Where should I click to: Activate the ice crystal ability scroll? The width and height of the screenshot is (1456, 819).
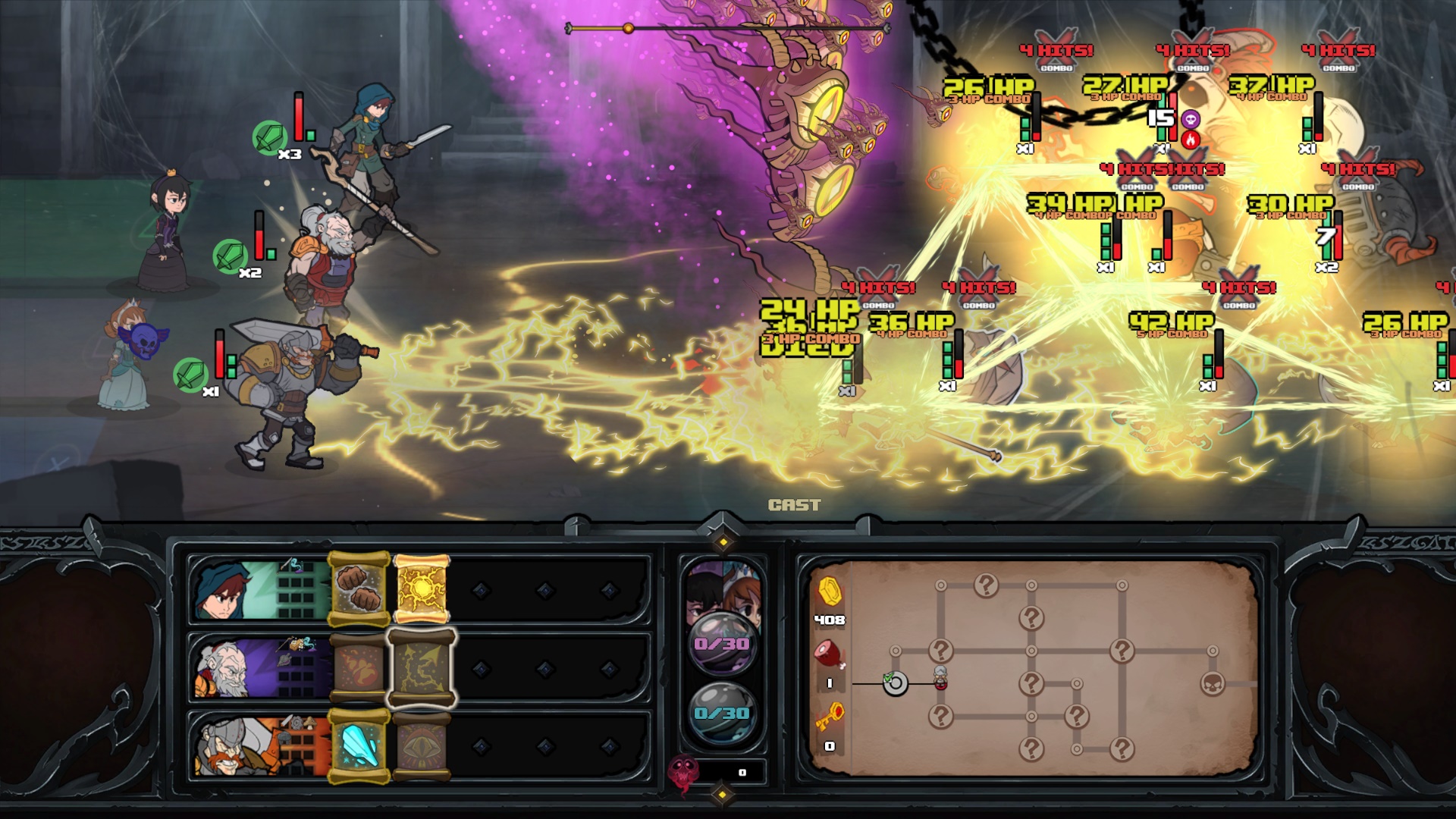(x=359, y=746)
